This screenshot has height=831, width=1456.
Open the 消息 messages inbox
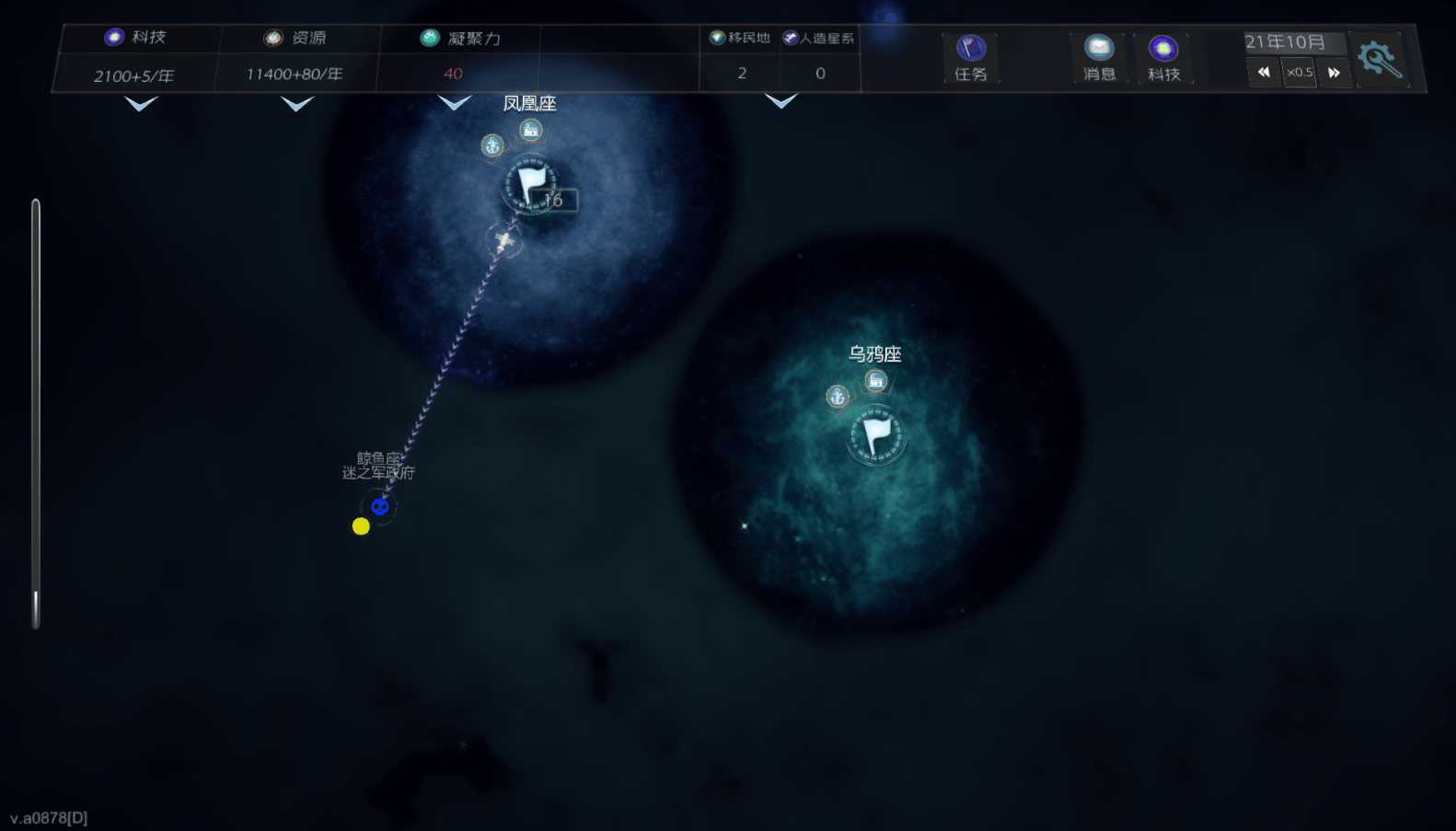(x=1099, y=58)
